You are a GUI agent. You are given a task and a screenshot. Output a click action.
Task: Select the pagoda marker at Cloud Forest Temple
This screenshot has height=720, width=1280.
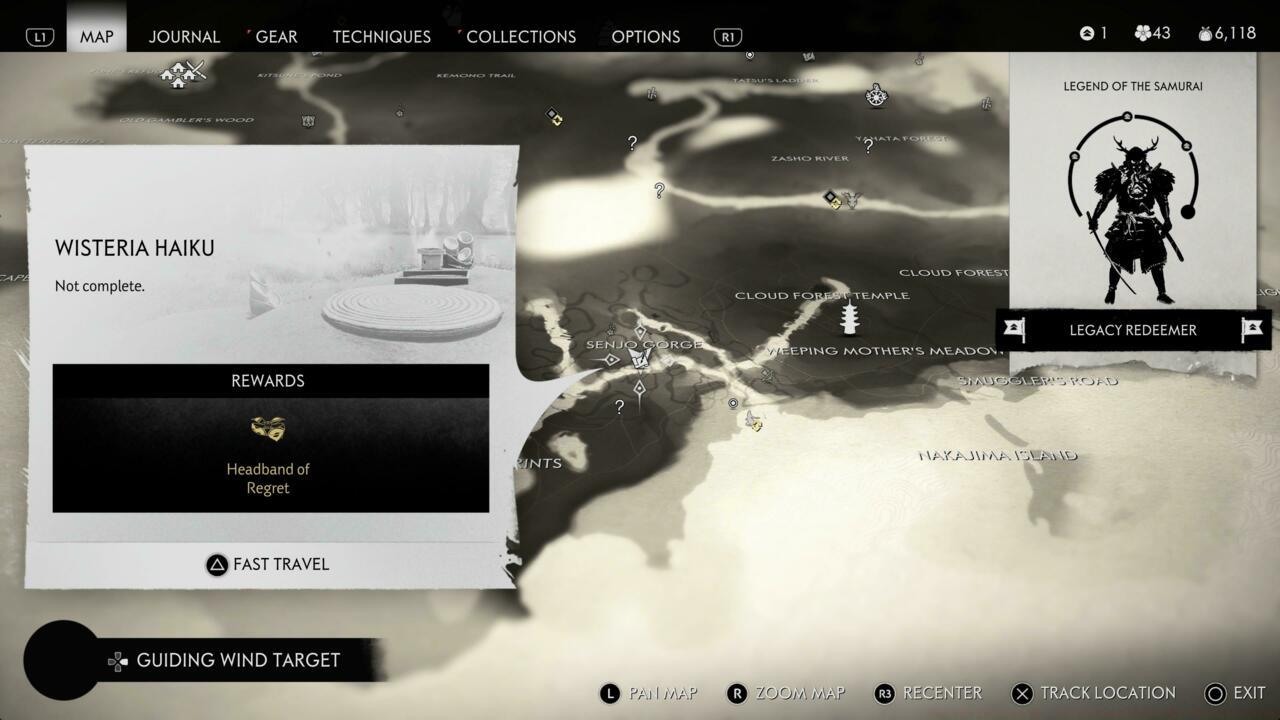(x=851, y=319)
